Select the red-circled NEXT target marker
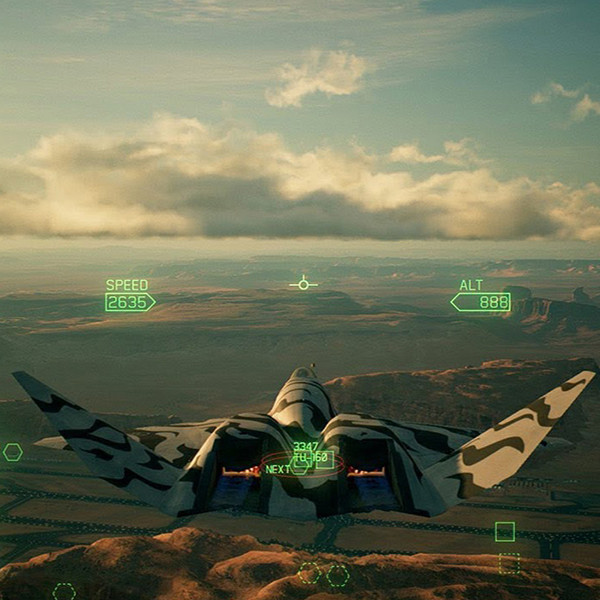The image size is (600, 600). coord(301,466)
